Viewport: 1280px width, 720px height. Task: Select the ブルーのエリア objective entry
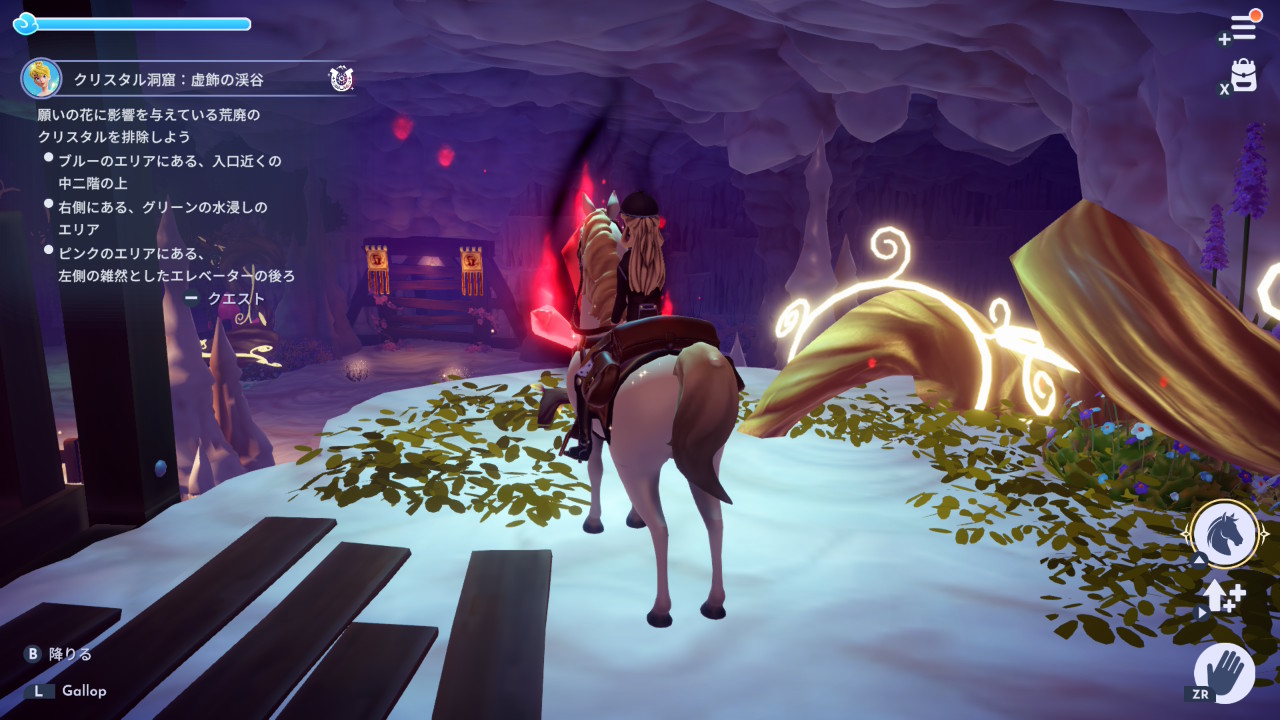tap(168, 172)
